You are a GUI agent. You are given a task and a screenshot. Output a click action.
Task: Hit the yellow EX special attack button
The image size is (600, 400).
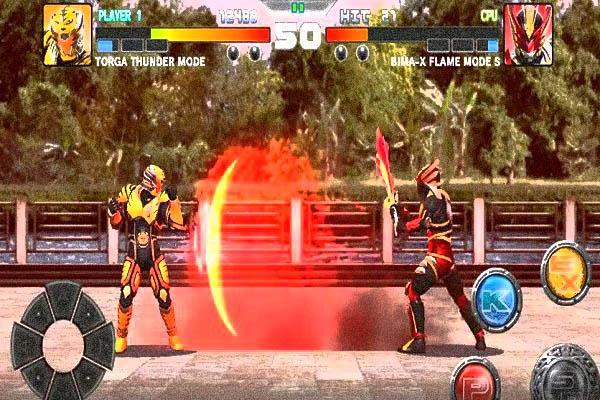coord(565,271)
